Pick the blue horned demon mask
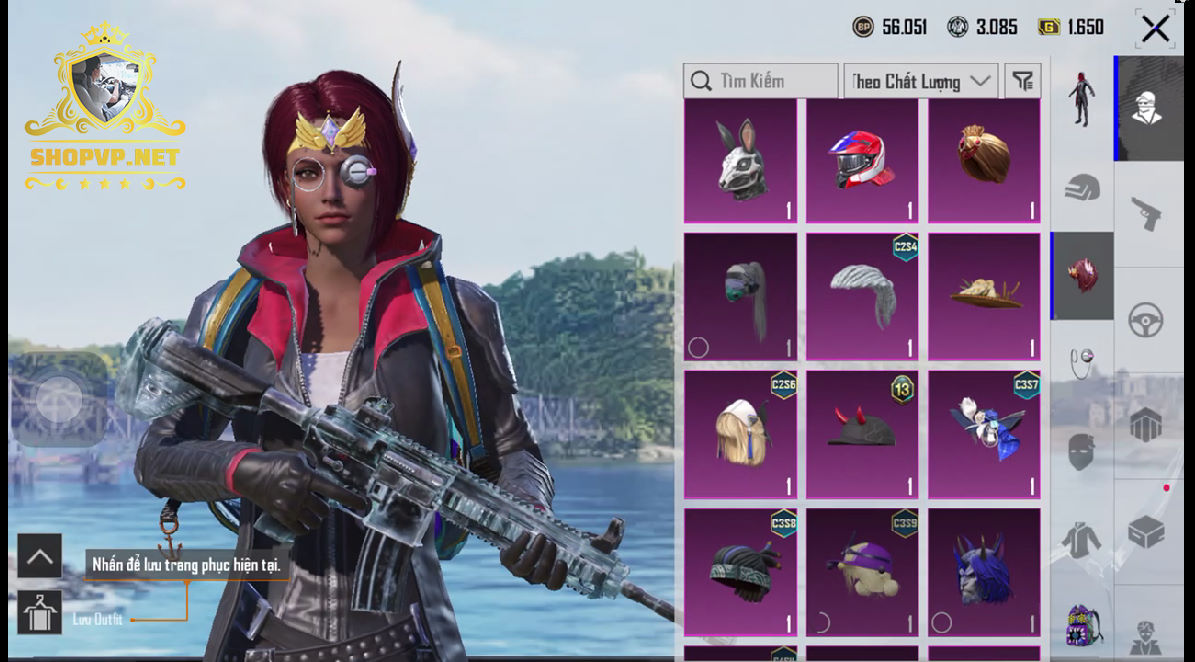This screenshot has width=1195, height=662. pyautogui.click(x=984, y=572)
